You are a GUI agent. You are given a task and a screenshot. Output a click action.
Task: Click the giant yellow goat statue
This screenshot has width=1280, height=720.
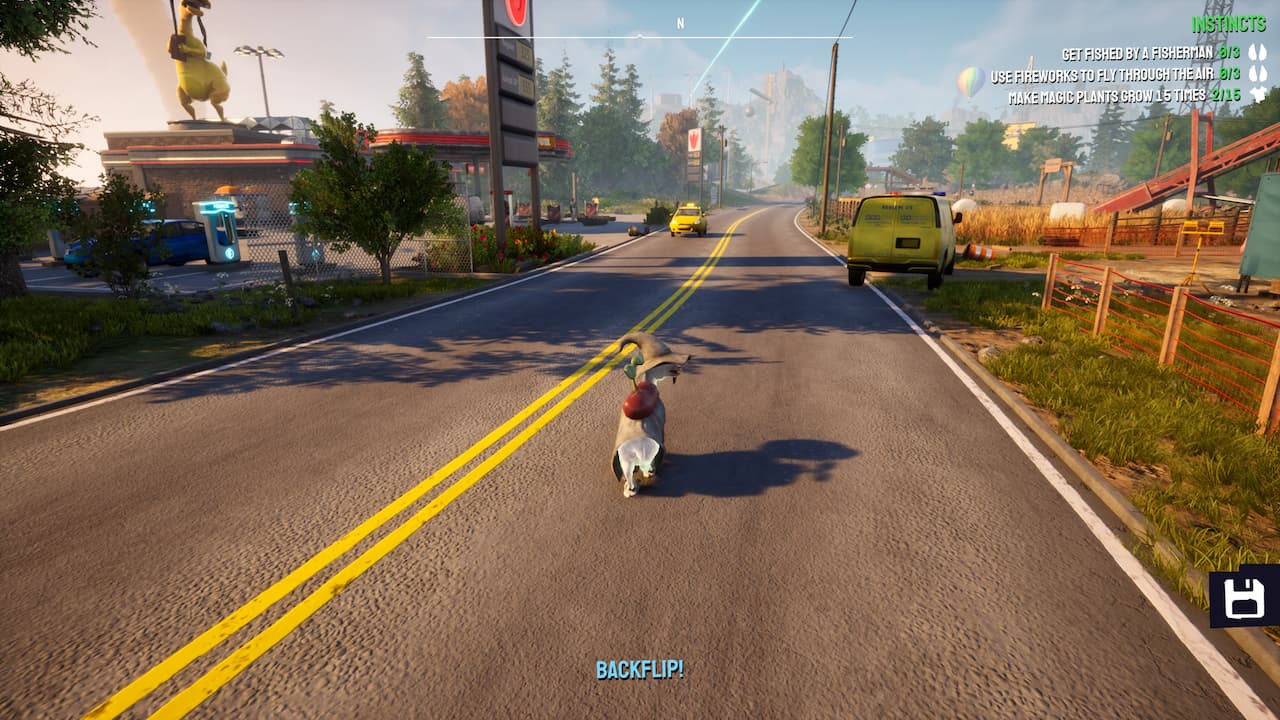200,60
